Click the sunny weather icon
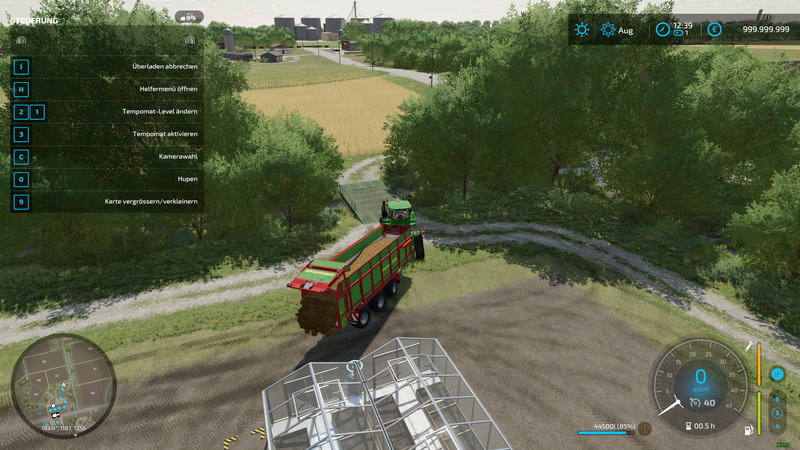This screenshot has height=450, width=800. point(582,30)
